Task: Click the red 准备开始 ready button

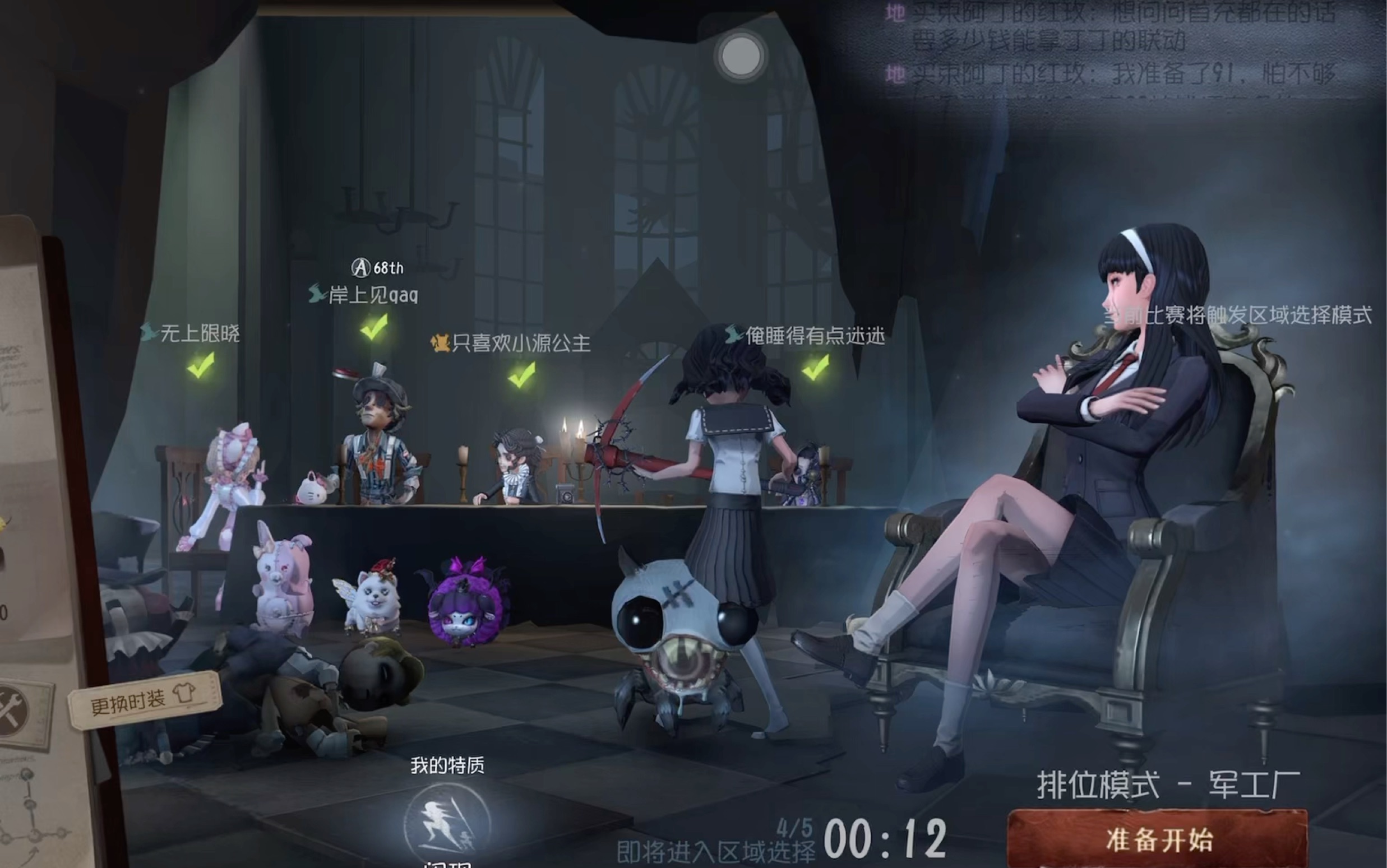Action: coord(1157,839)
